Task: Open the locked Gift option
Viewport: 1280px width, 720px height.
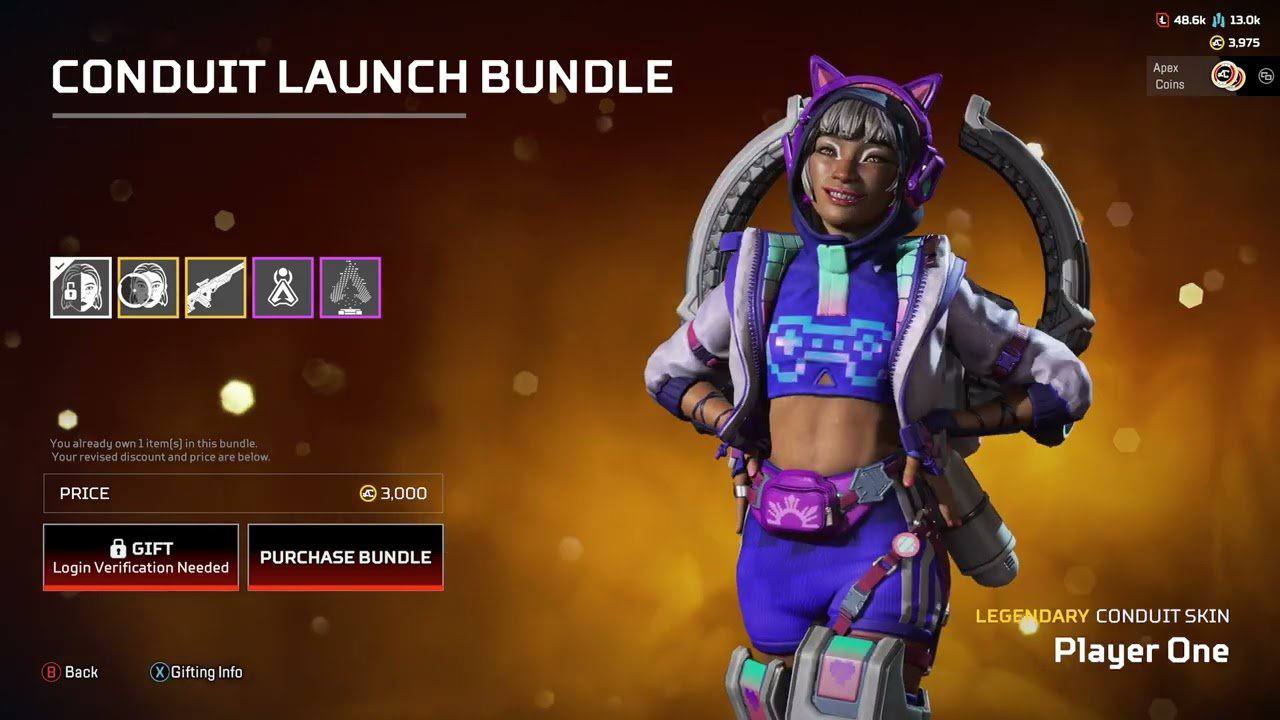Action: [141, 557]
